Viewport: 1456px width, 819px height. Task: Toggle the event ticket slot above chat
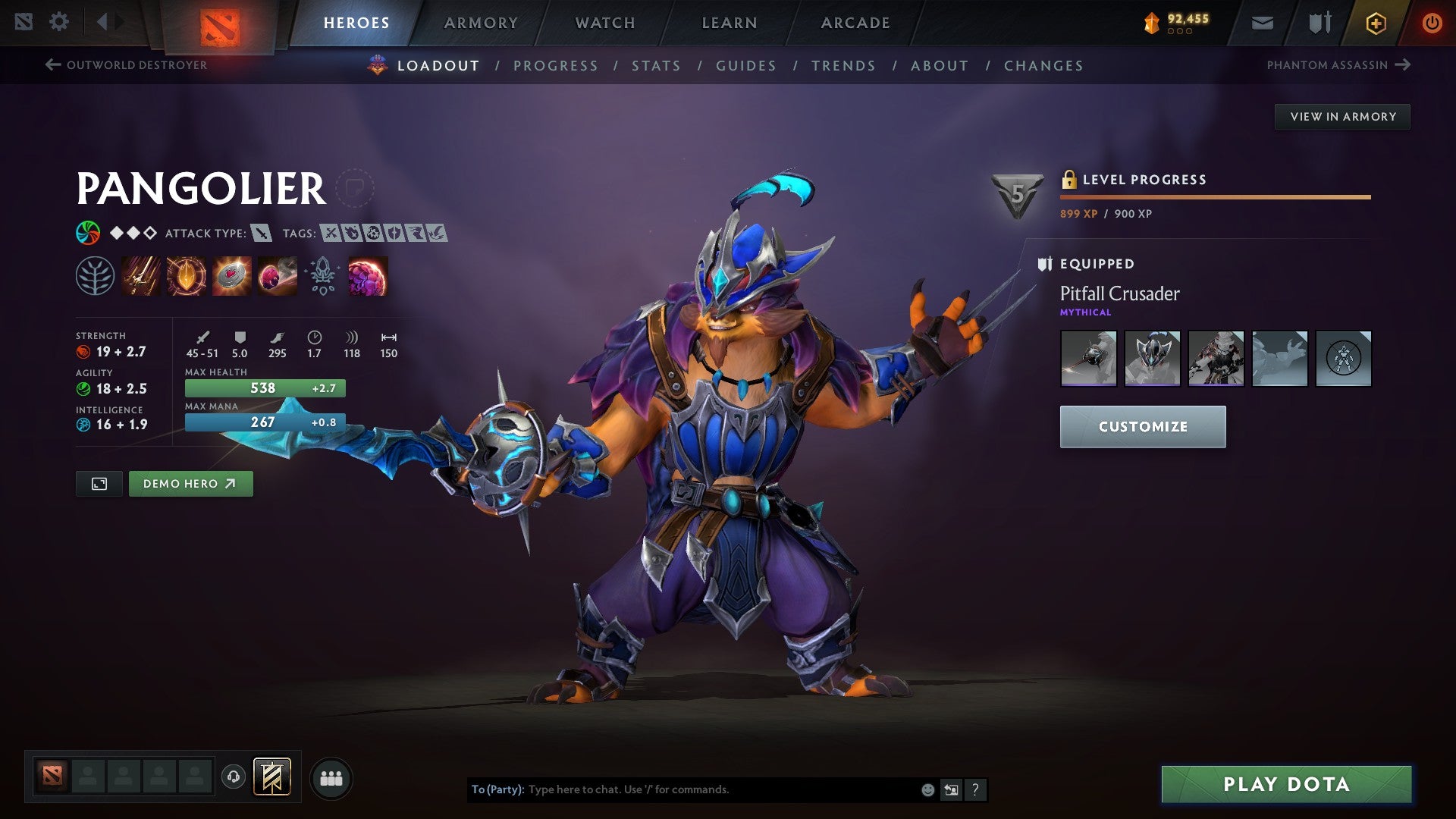pos(274,777)
